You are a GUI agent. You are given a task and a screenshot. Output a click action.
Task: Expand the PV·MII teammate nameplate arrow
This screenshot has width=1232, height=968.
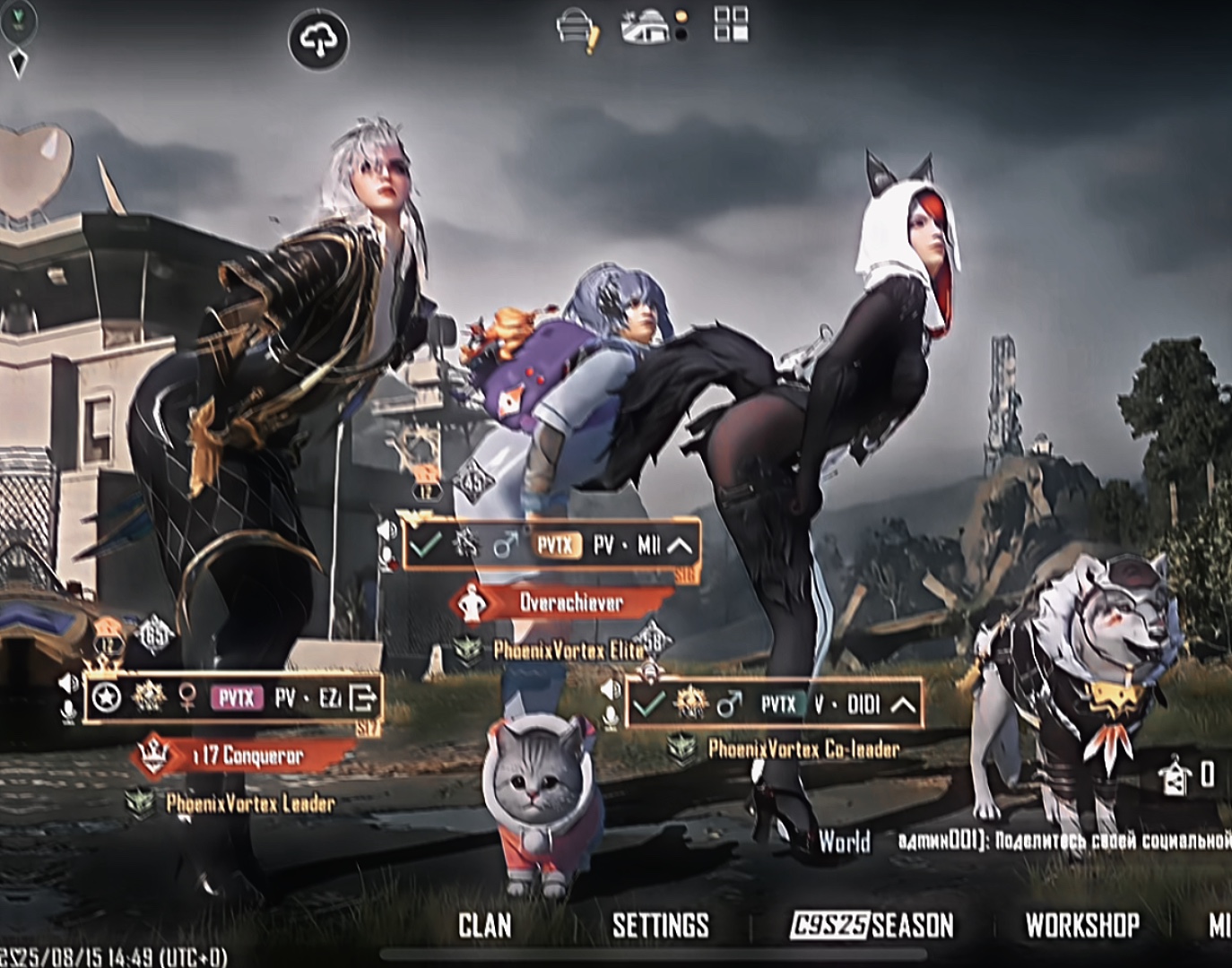tap(680, 545)
